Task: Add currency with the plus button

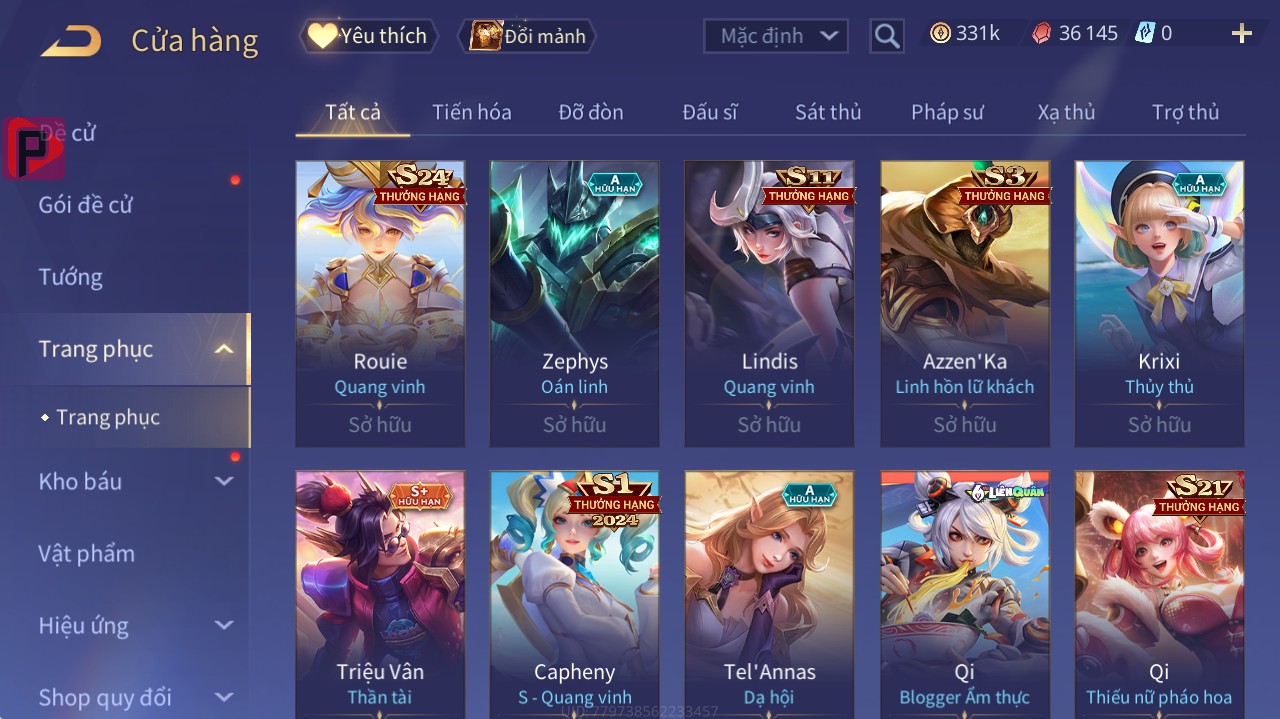Action: point(1241,34)
